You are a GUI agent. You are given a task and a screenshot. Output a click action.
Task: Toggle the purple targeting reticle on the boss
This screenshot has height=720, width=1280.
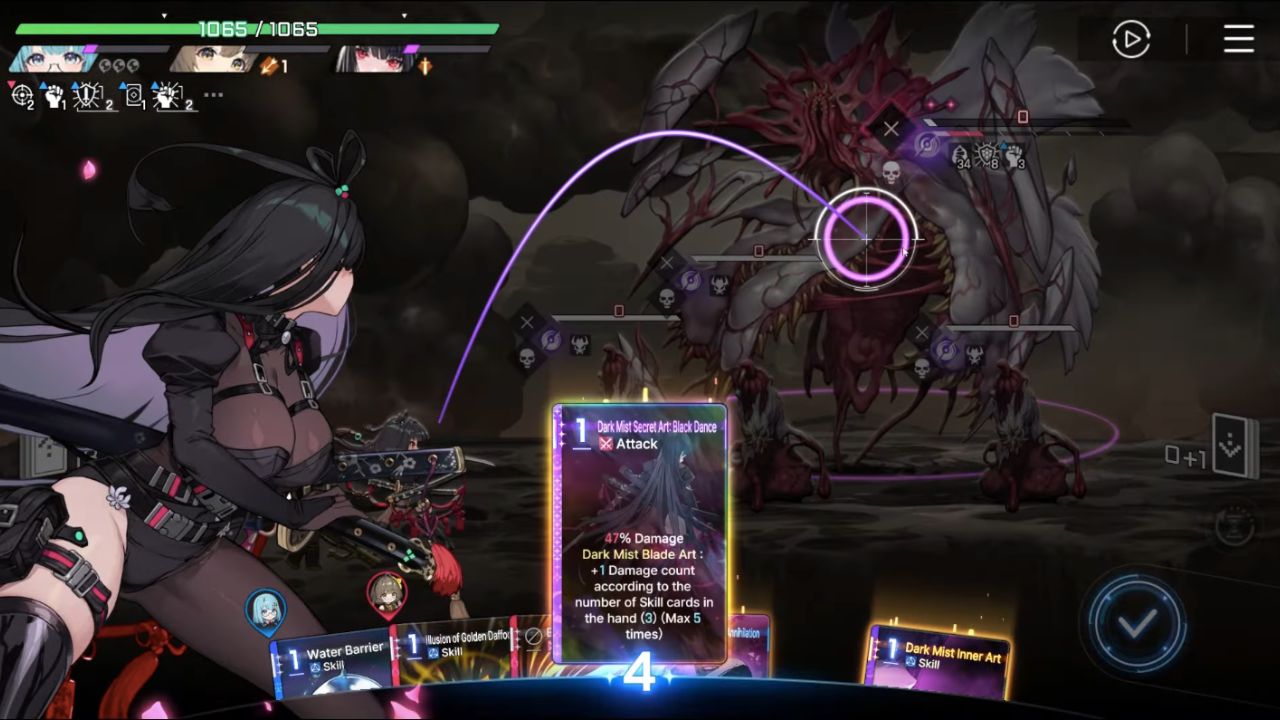[865, 237]
